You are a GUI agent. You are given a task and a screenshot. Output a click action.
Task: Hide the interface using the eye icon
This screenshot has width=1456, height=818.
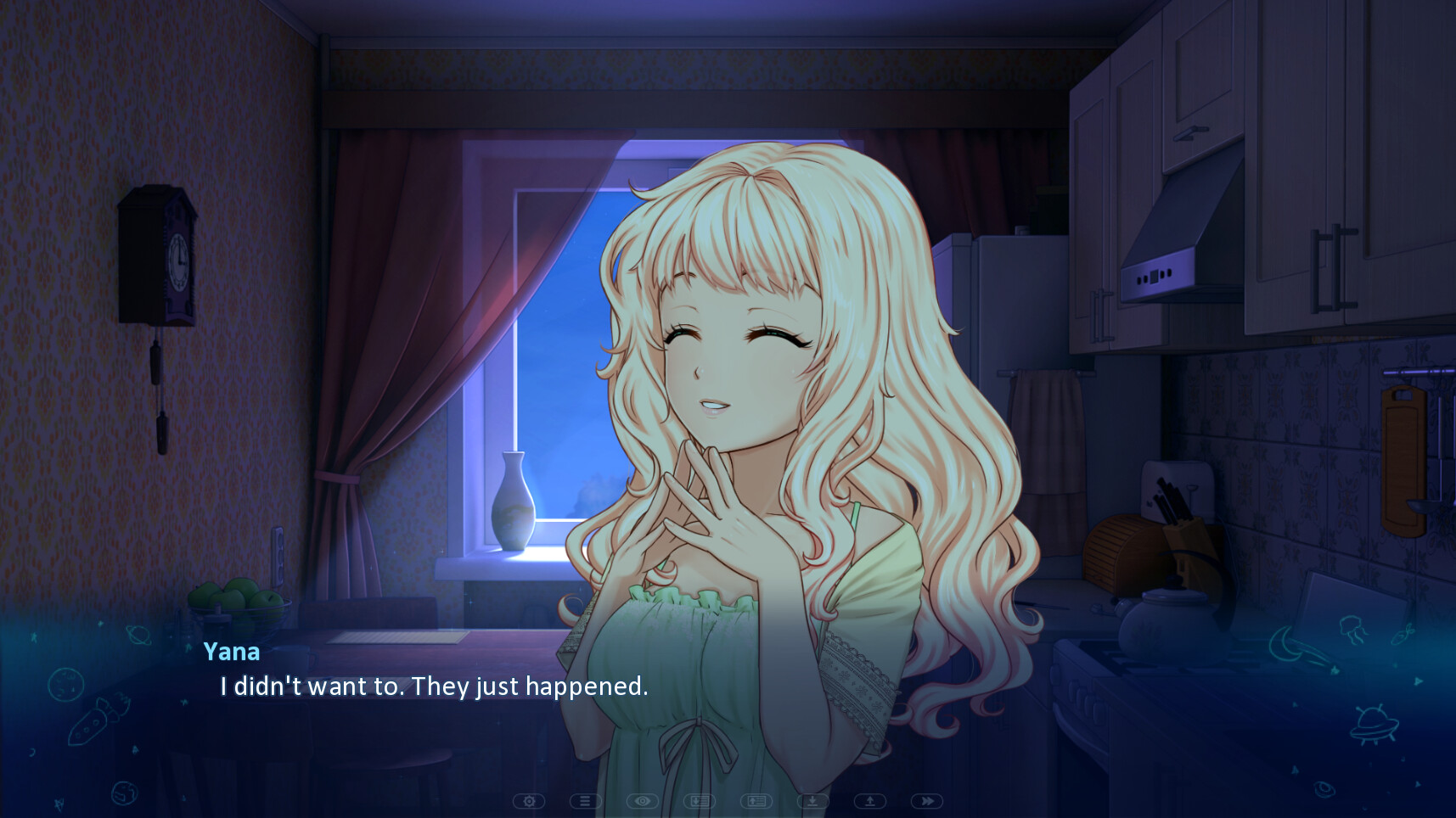(x=643, y=800)
